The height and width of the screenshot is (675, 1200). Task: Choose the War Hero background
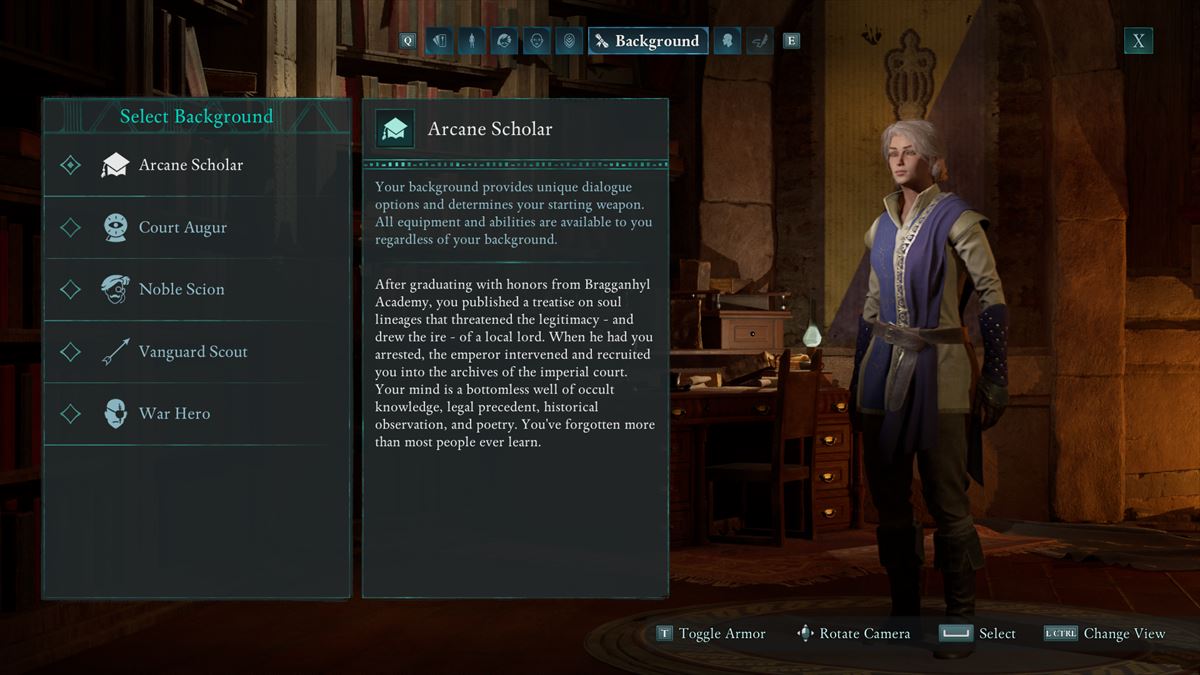pos(174,413)
